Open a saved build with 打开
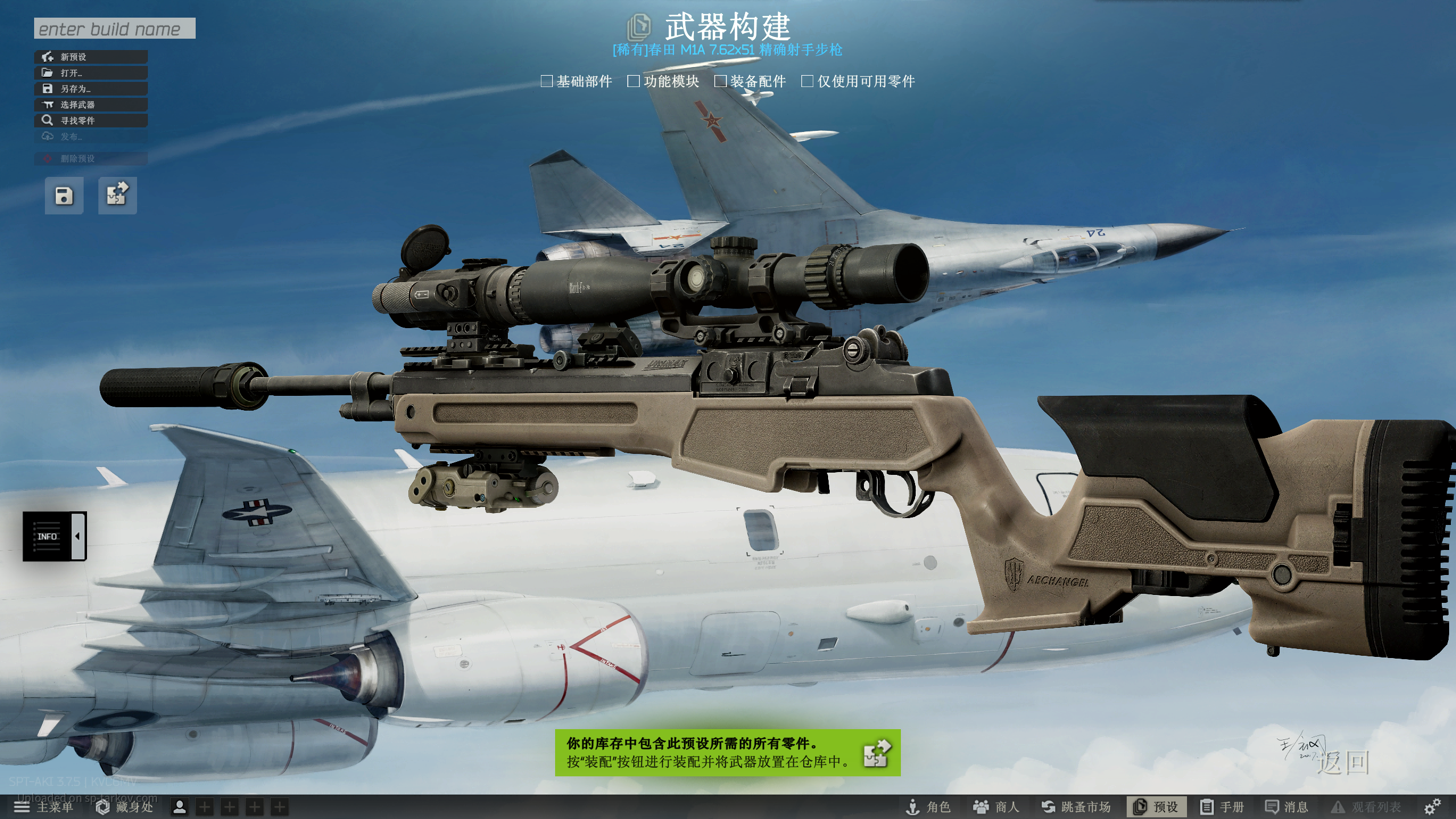 [x=91, y=73]
